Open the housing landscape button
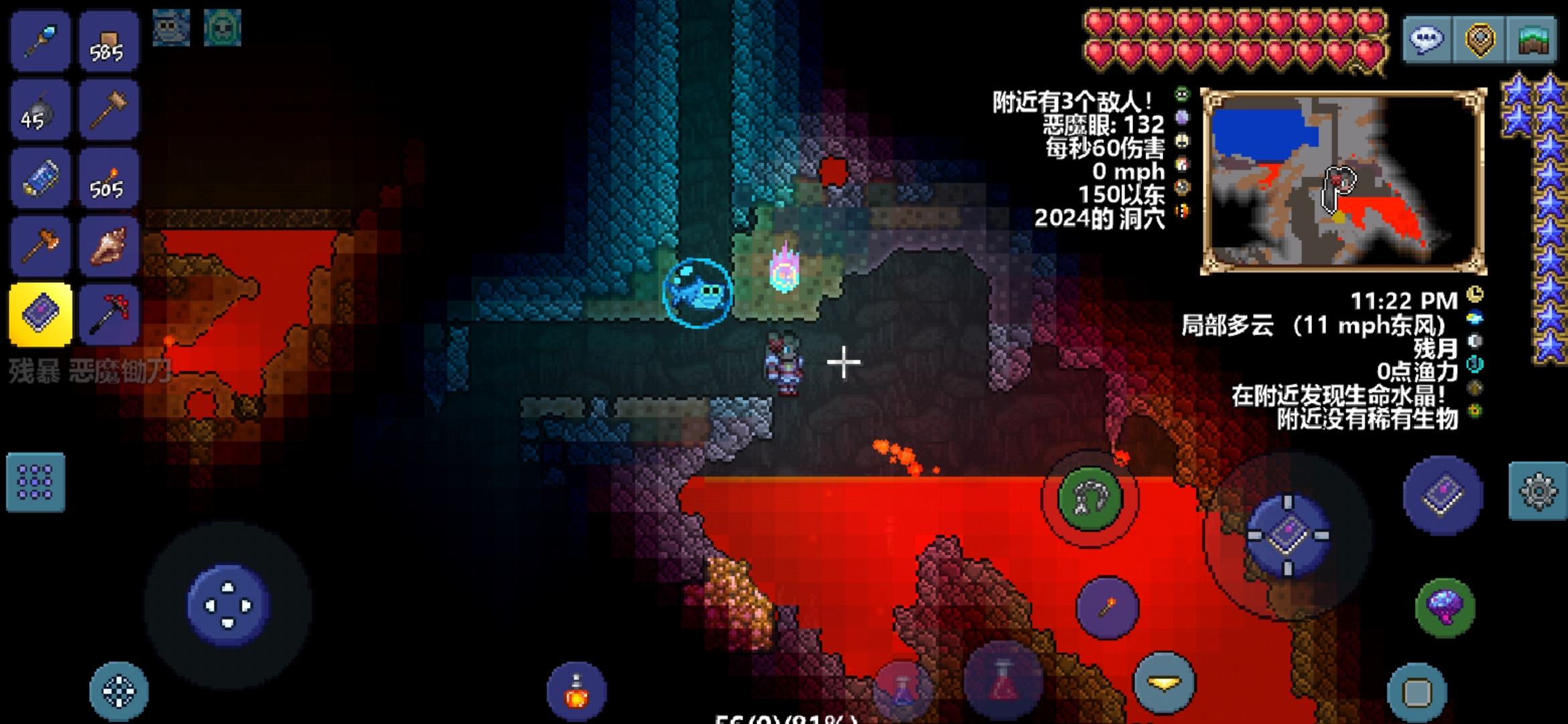The image size is (1568, 724). click(x=1532, y=40)
